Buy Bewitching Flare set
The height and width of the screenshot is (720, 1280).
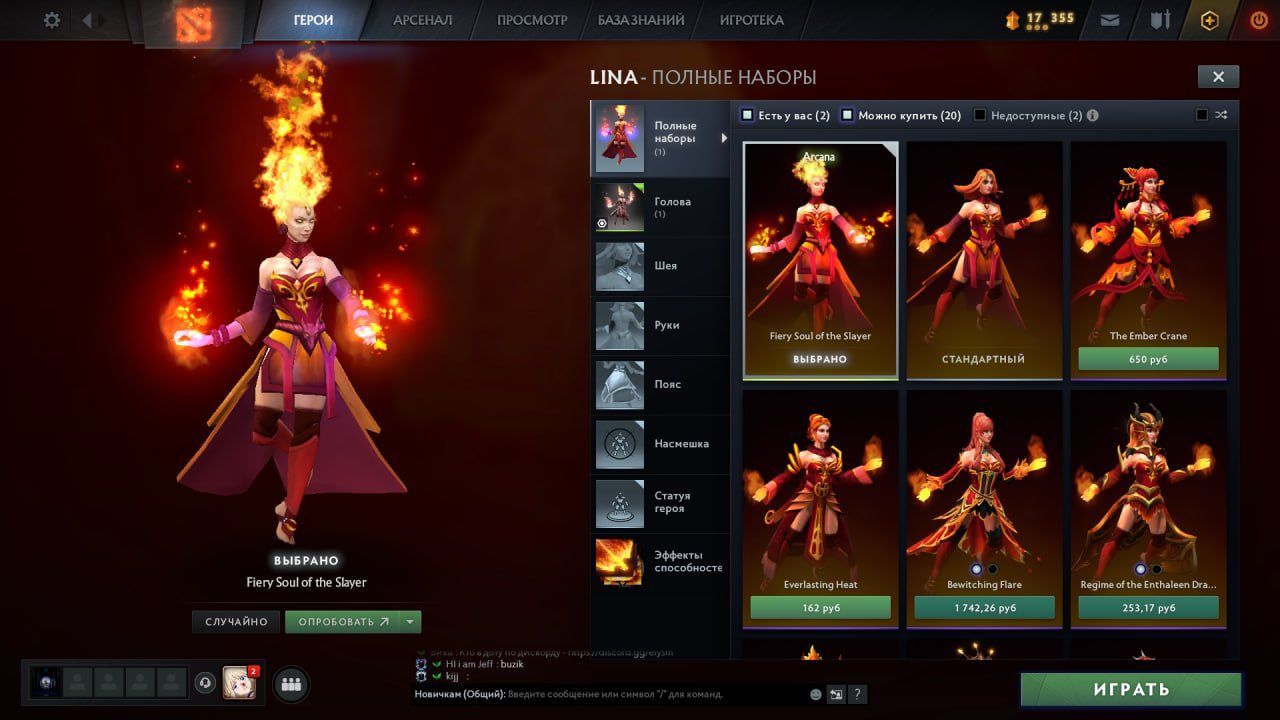[984, 608]
